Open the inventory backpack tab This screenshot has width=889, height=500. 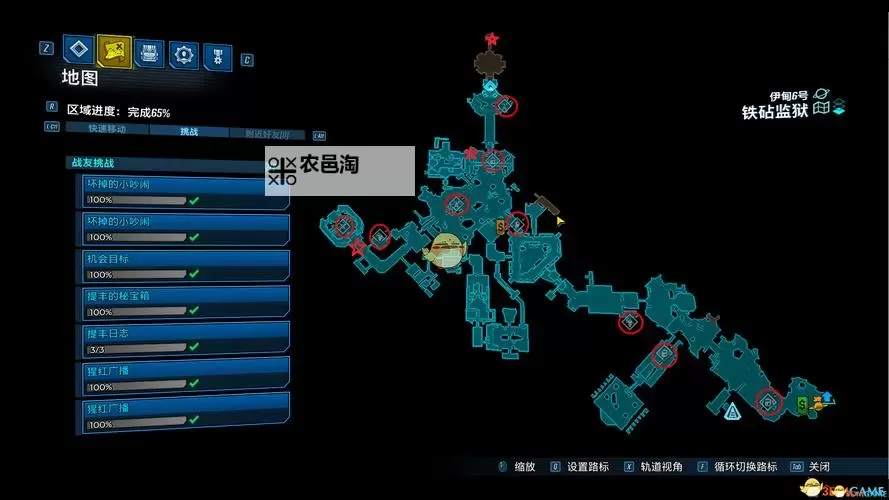point(149,53)
